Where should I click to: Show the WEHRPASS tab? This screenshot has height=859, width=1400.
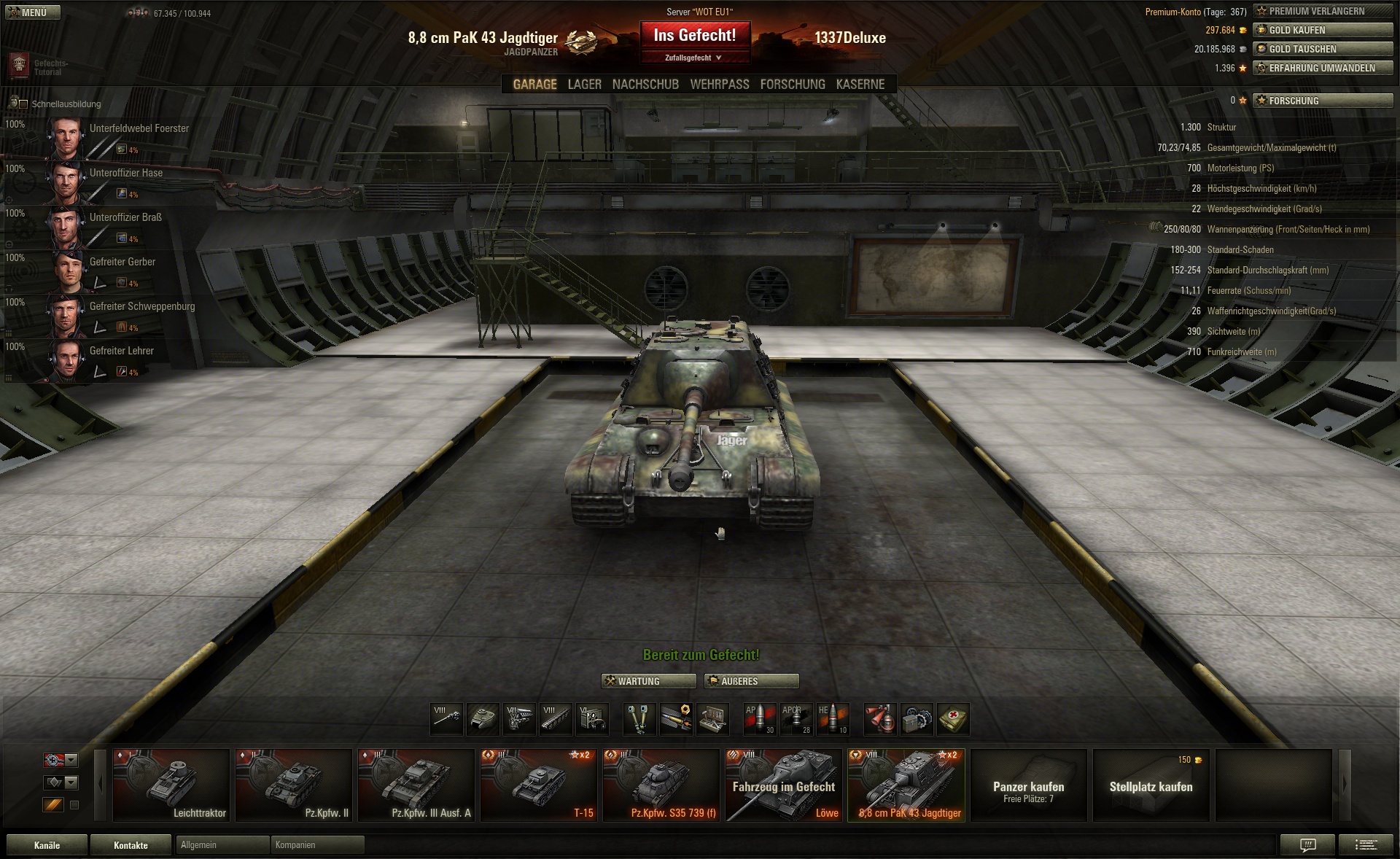point(719,85)
